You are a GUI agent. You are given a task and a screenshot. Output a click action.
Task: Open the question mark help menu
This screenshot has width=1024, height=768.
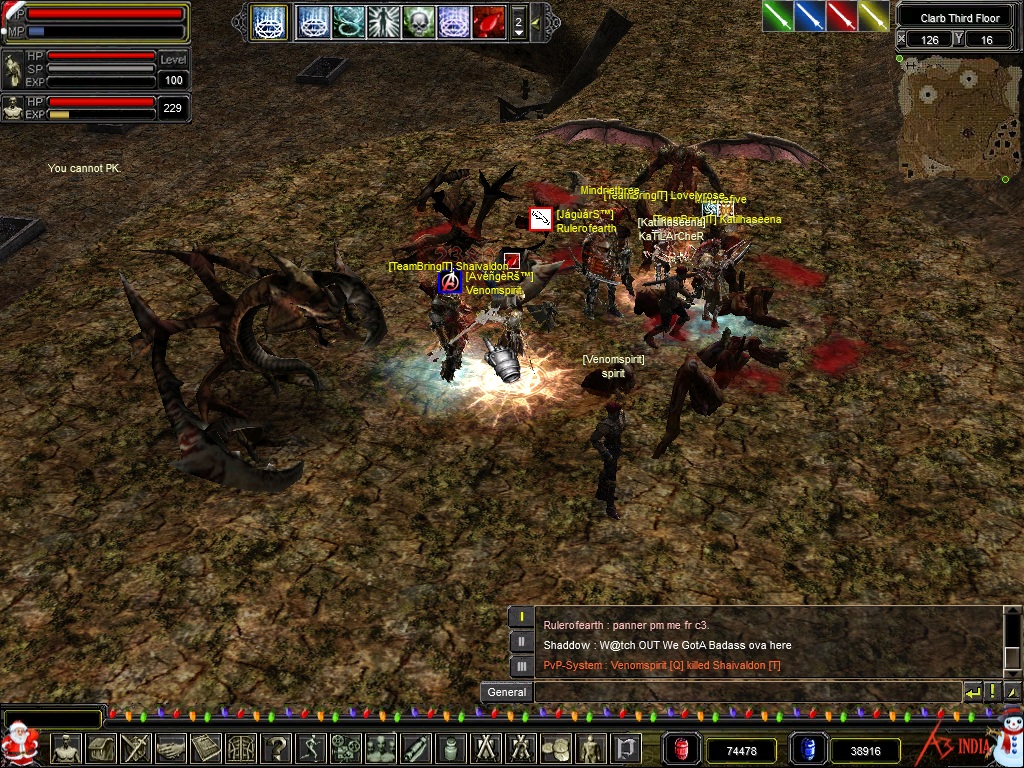tap(277, 748)
